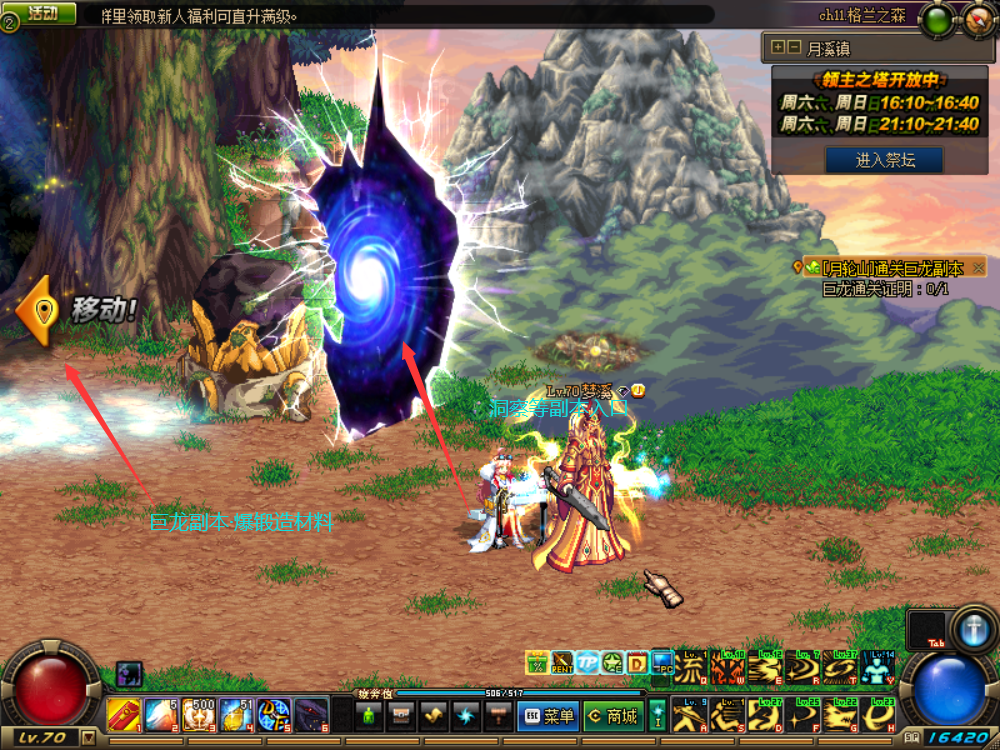The image size is (1000, 750).
Task: Open the 活动 events button
Action: pos(42,13)
